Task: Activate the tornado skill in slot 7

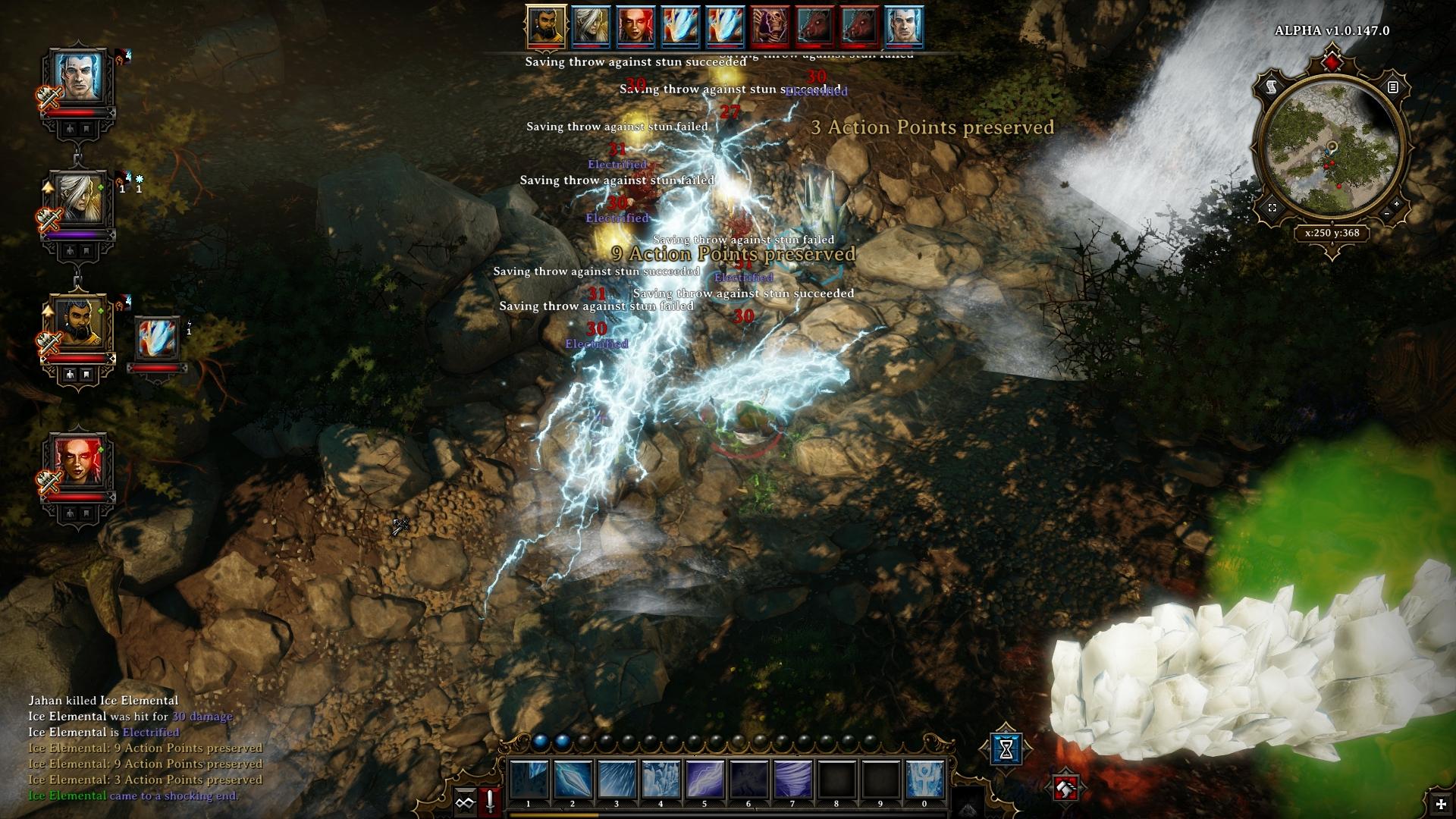Action: (x=792, y=780)
